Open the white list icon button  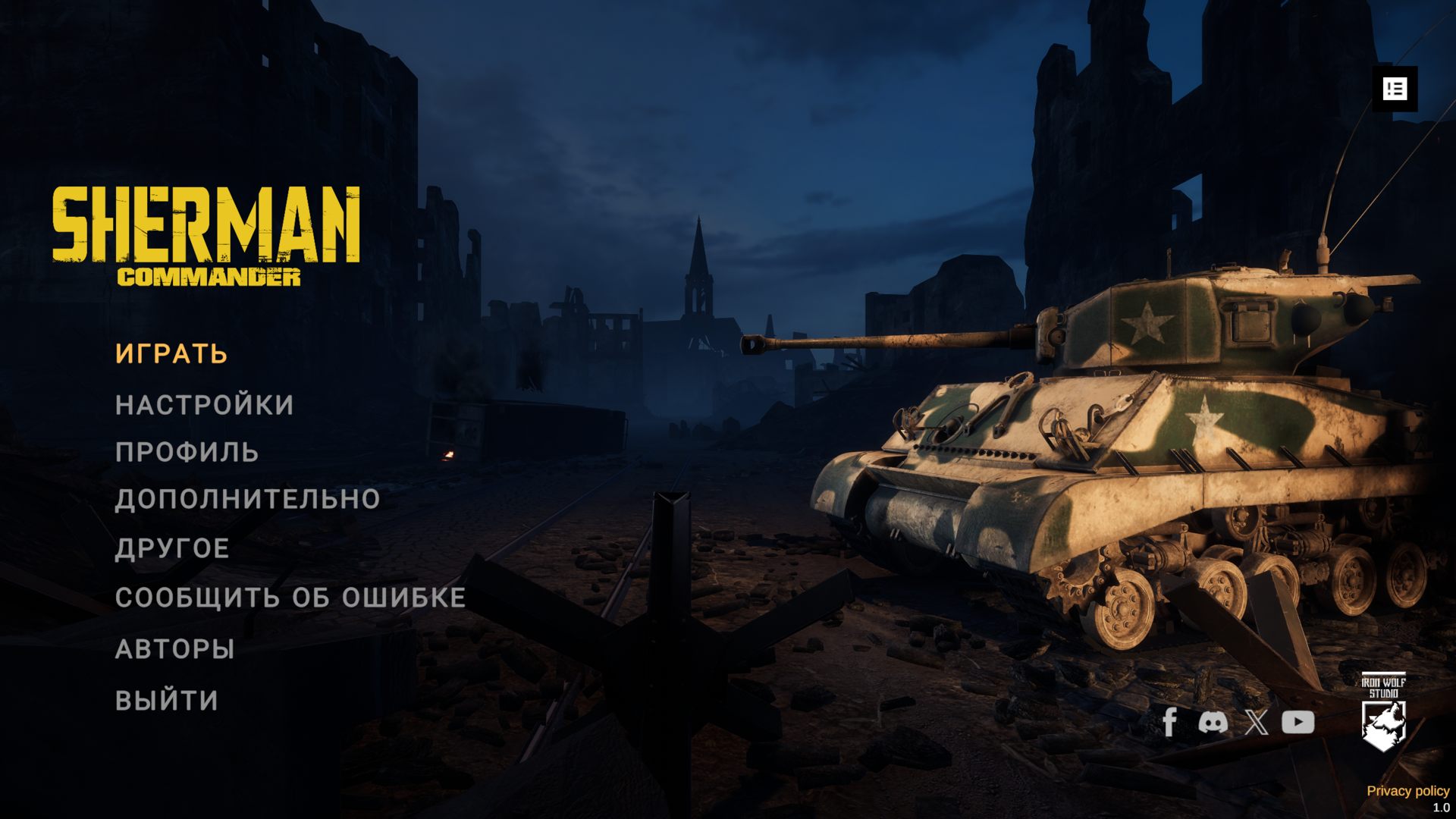coord(1395,89)
